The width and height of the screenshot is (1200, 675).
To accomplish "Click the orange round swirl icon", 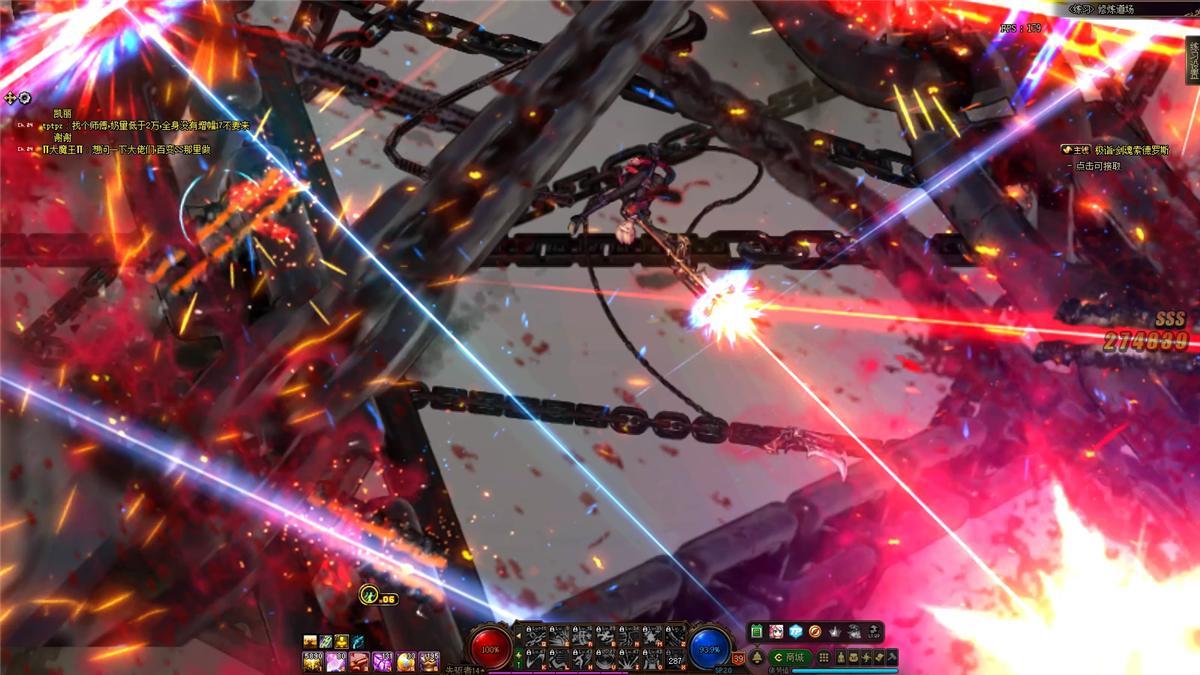I will (815, 632).
